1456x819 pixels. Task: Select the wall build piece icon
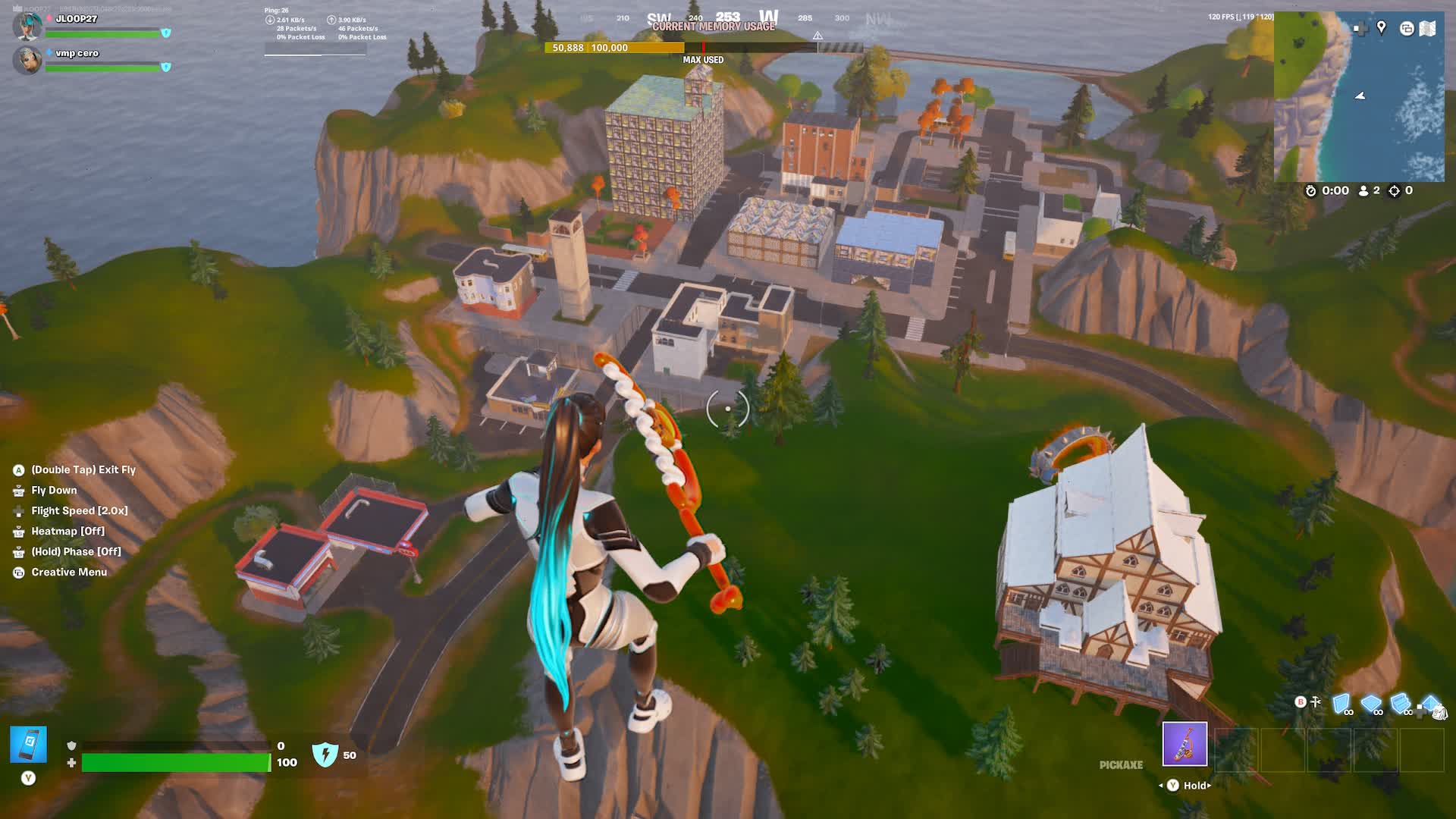[x=1341, y=702]
